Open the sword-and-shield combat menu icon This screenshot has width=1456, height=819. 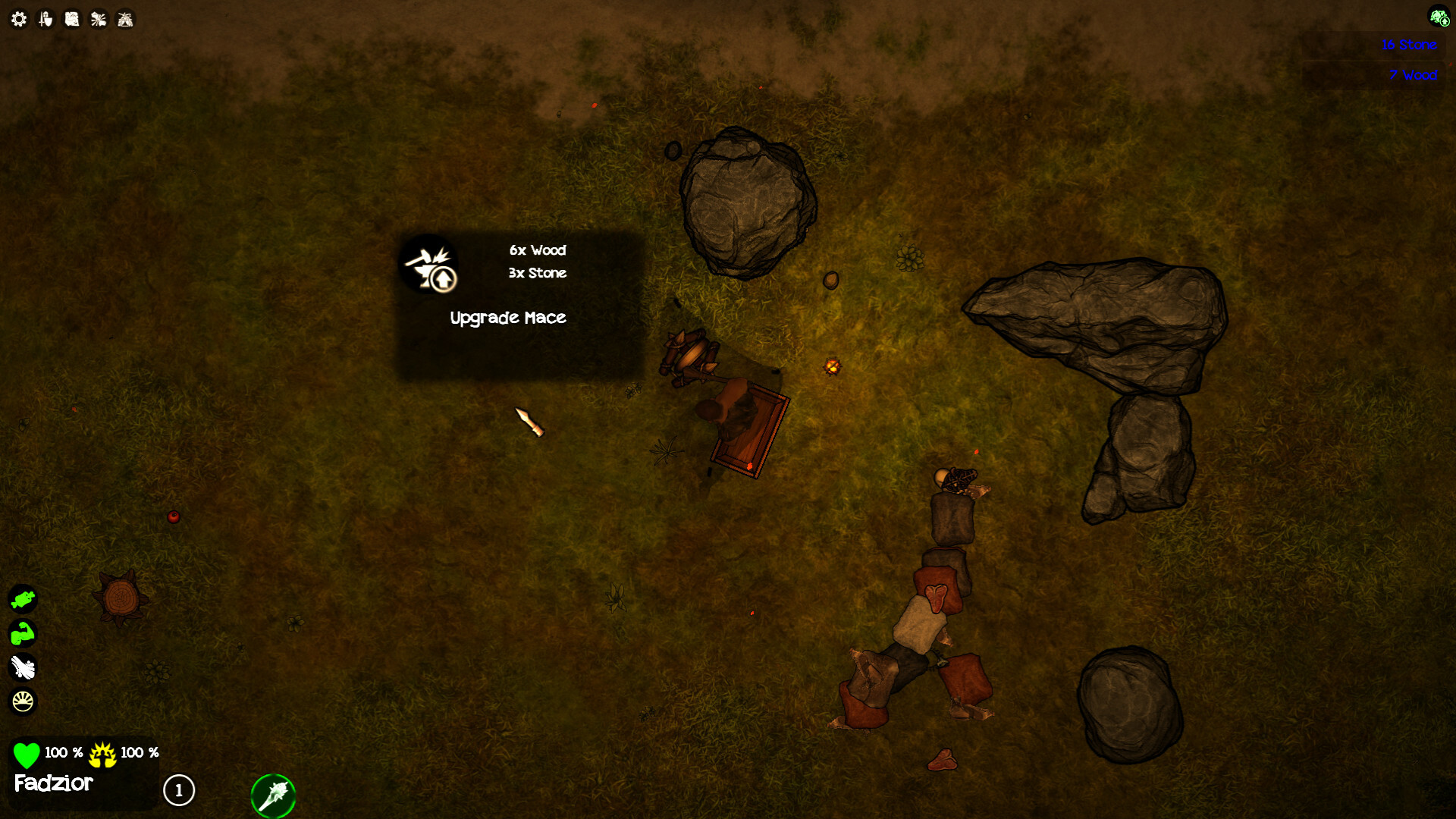45,18
